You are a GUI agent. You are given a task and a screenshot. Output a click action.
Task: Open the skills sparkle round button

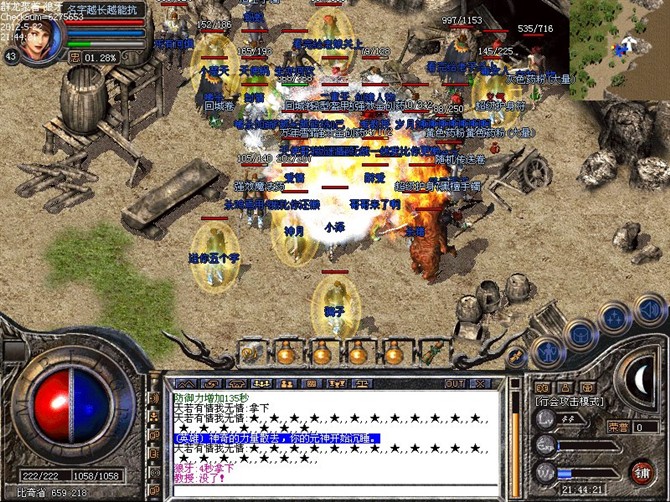611,319
